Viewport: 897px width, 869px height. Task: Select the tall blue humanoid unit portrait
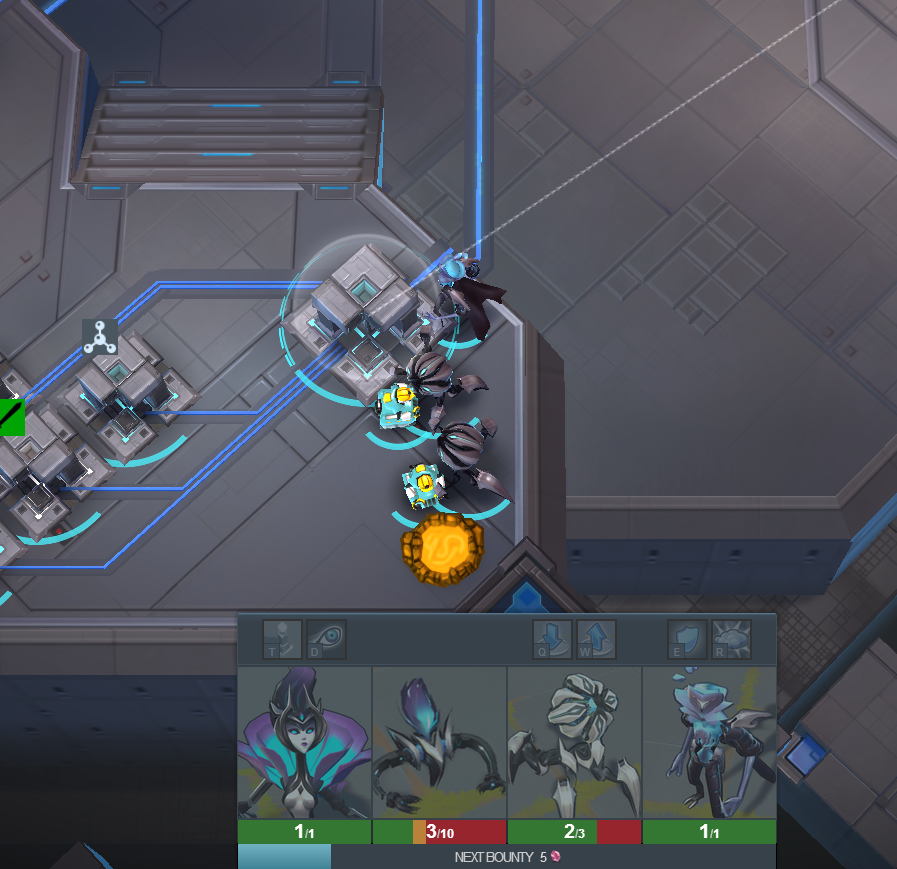click(x=709, y=742)
